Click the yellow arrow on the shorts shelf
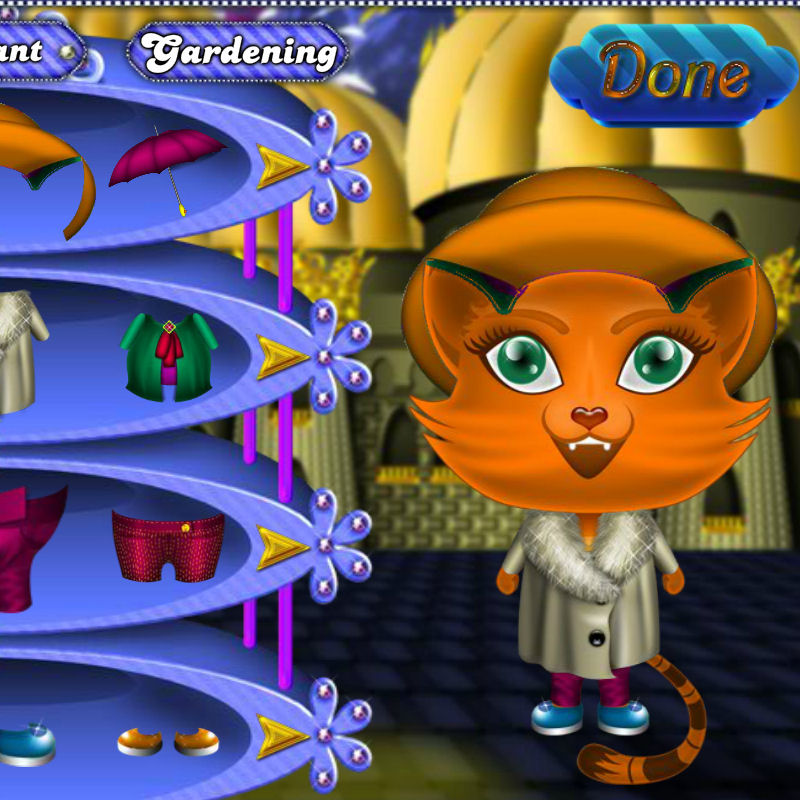Viewport: 800px width, 800px height. [283, 546]
